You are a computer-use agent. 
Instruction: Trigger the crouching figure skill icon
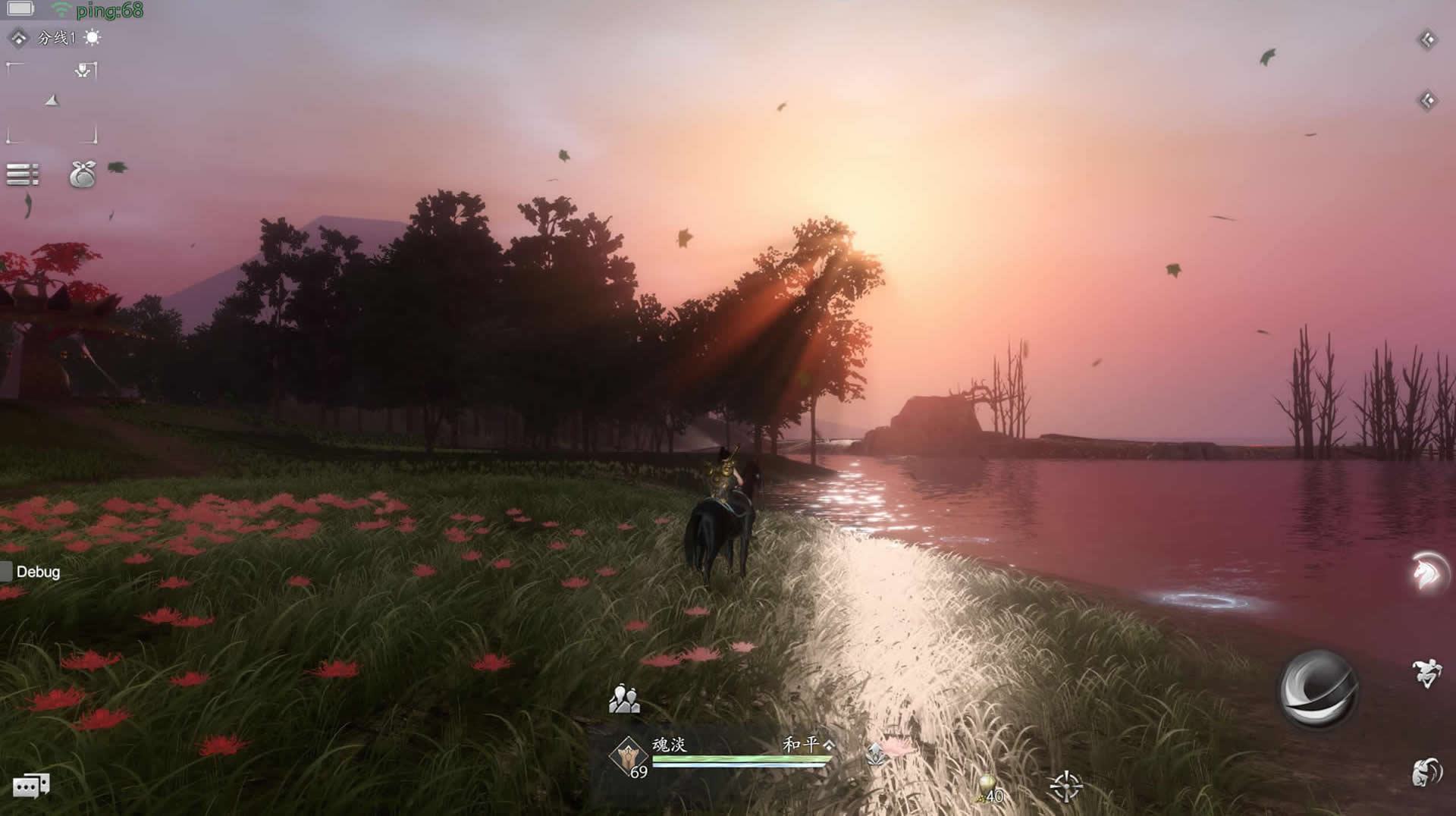1426,772
